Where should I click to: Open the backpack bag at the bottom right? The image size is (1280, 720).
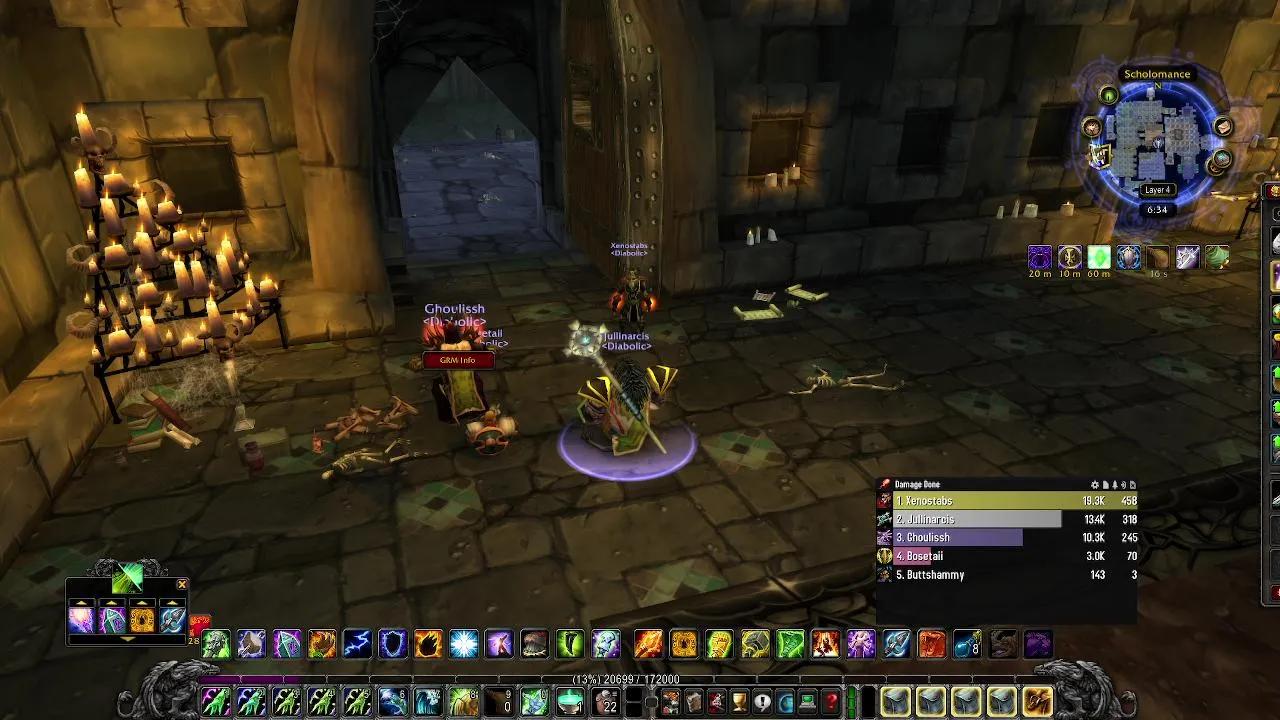point(1037,700)
